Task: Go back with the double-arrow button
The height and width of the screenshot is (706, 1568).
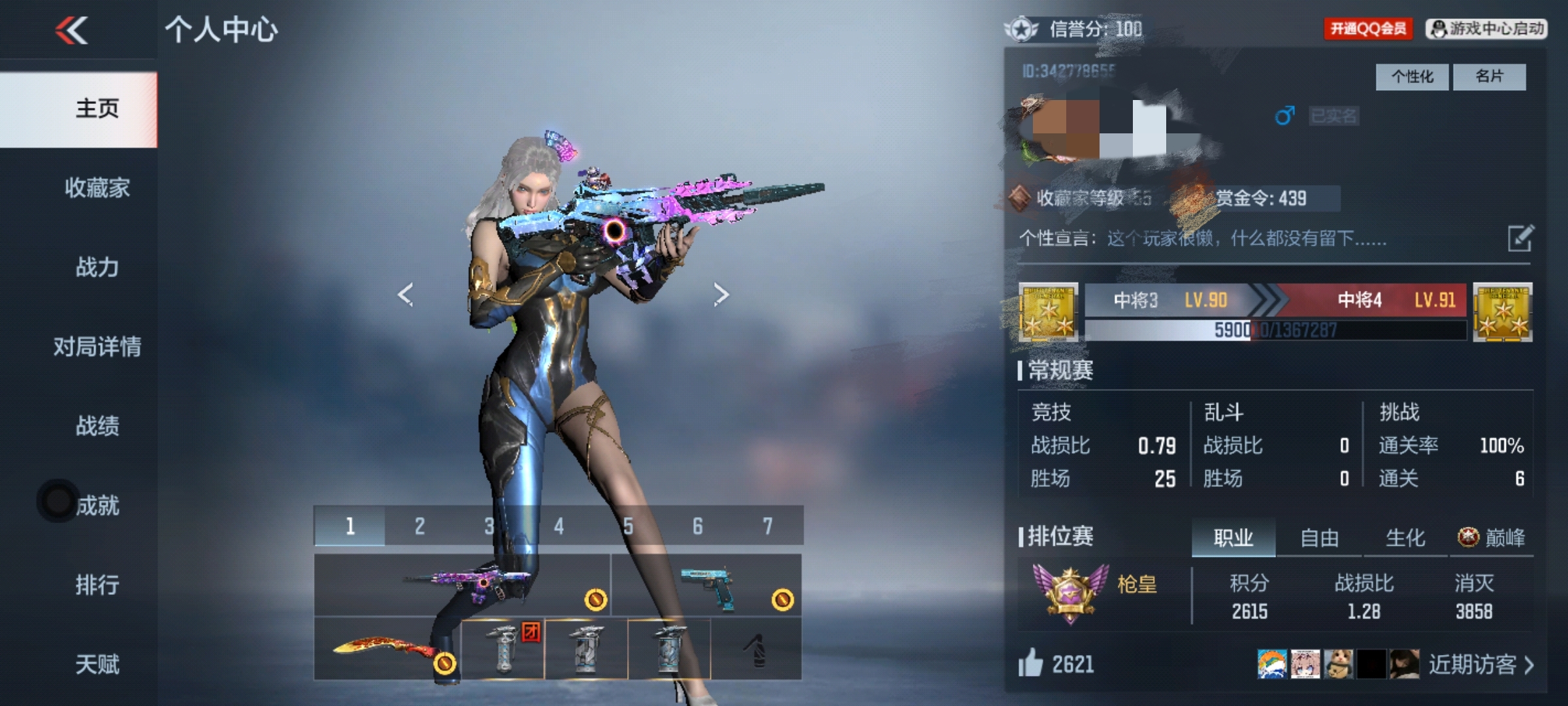Action: coord(72,30)
